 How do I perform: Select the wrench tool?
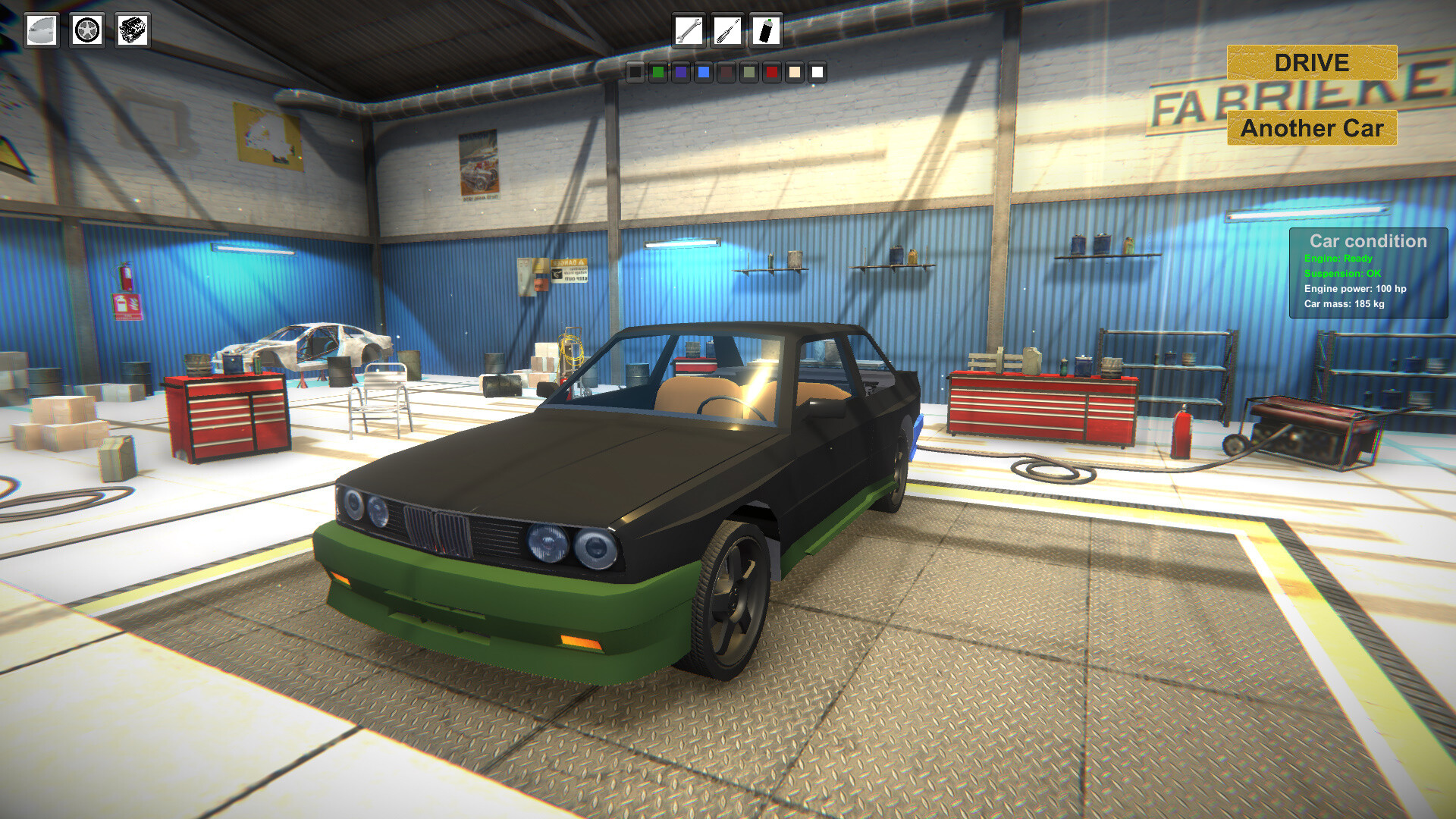coord(689,31)
